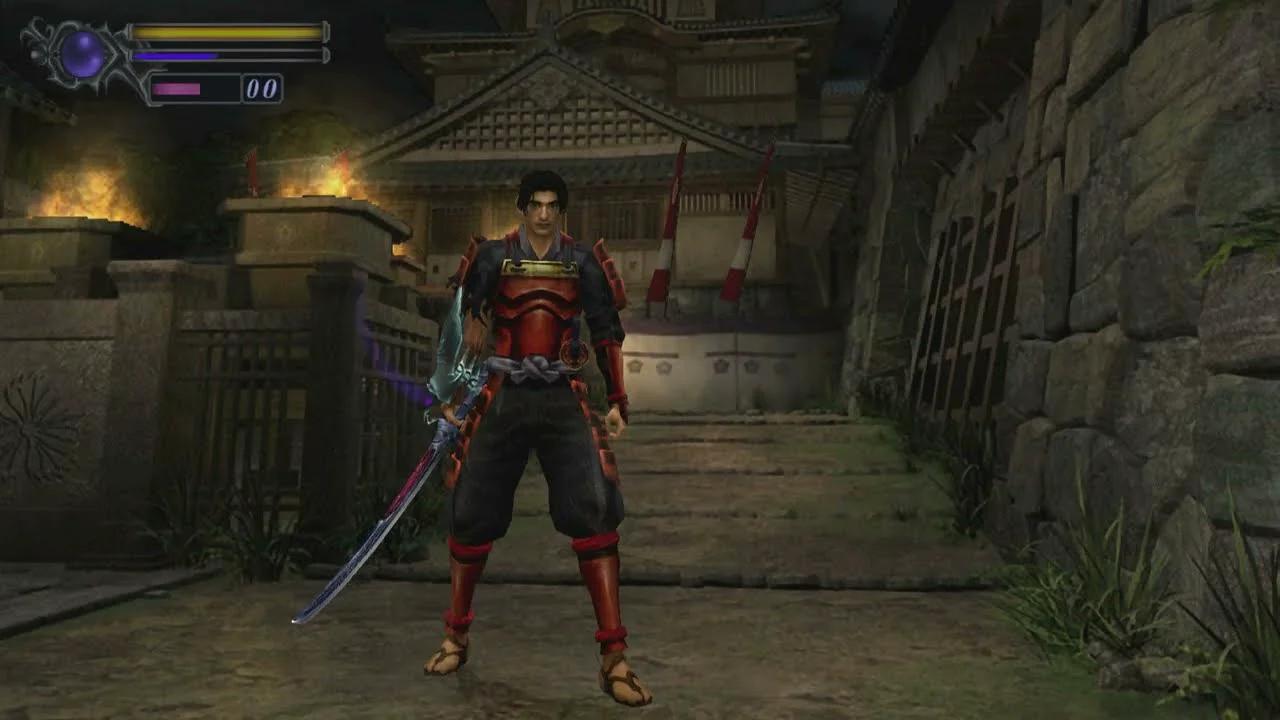
Task: Click the yellow health bar
Action: (220, 32)
